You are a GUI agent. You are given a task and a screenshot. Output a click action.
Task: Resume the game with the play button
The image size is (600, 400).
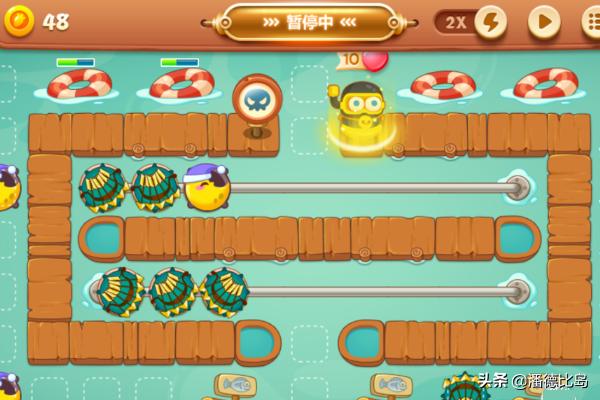(543, 21)
